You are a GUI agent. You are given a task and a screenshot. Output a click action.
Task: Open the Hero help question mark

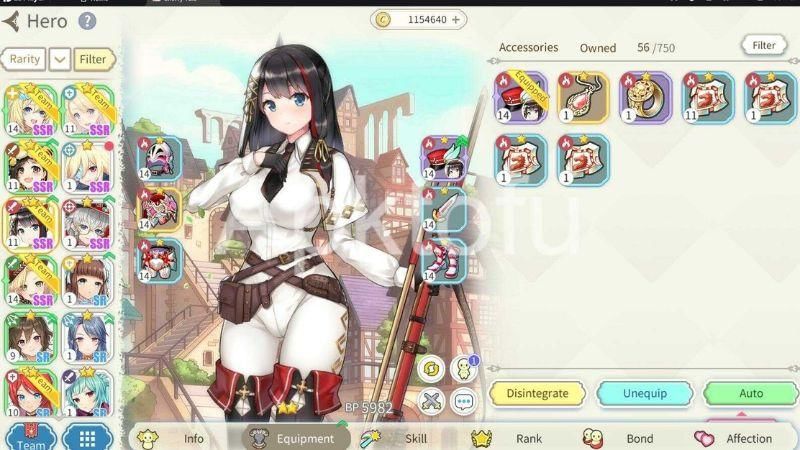87,20
